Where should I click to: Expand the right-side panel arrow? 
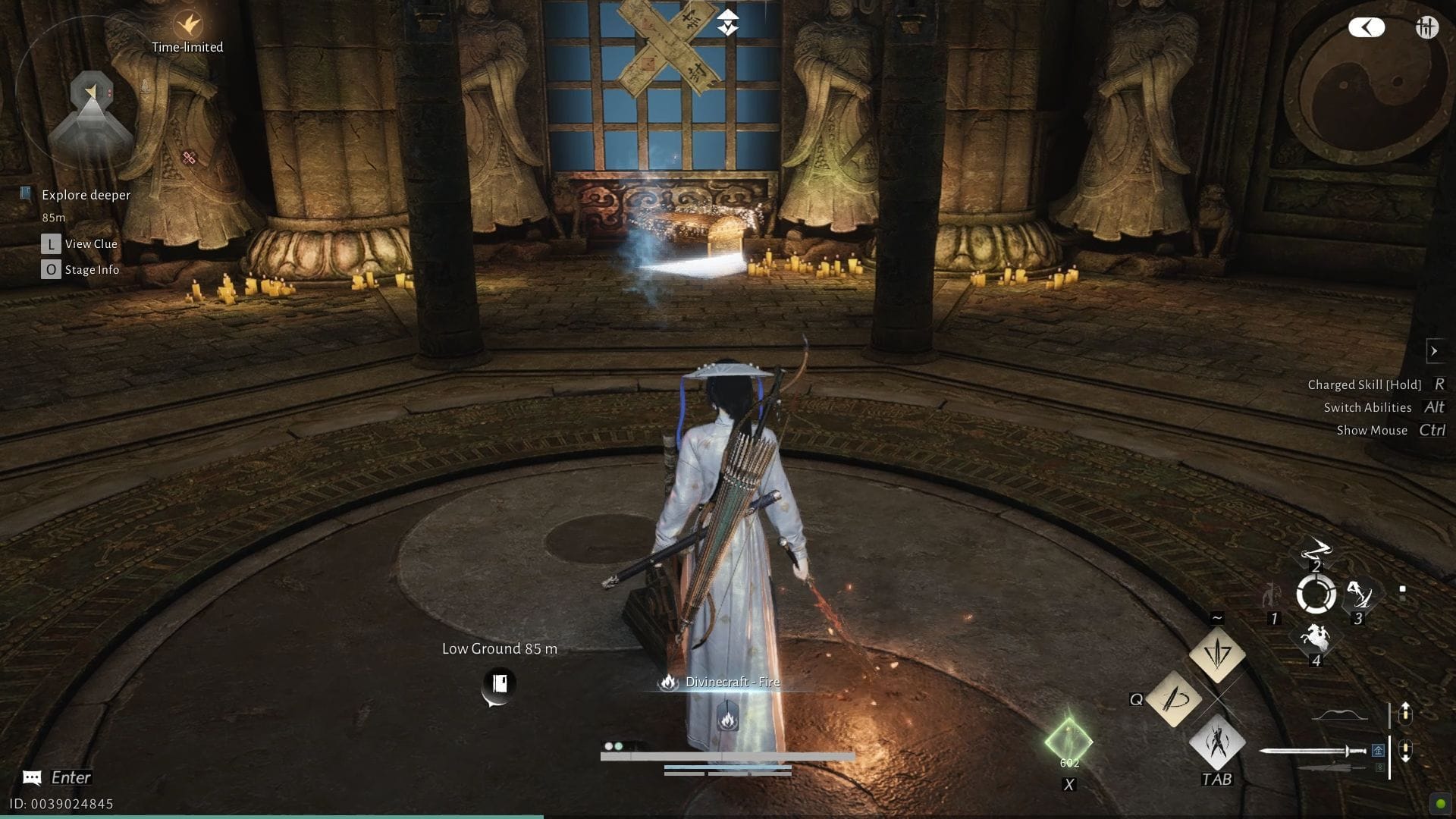[x=1433, y=350]
